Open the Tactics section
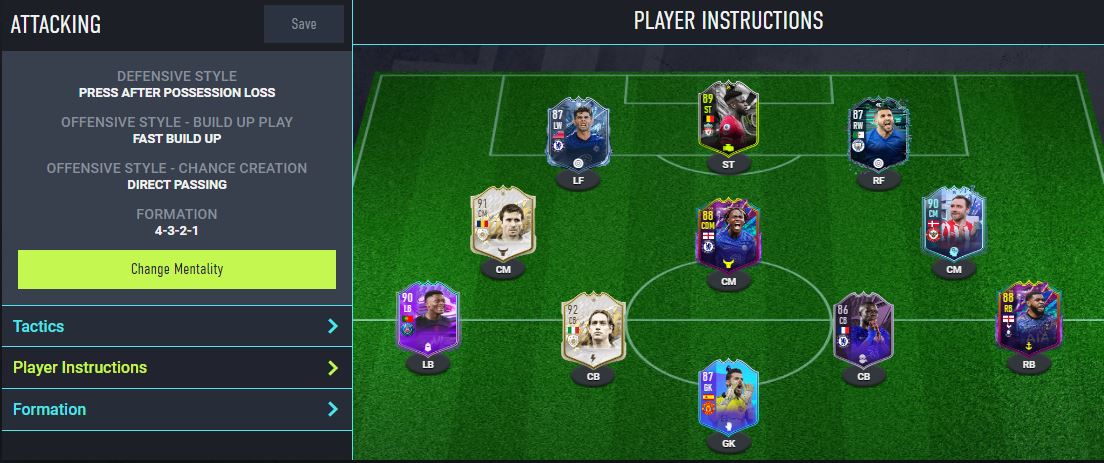This screenshot has width=1104, height=463. [x=176, y=326]
